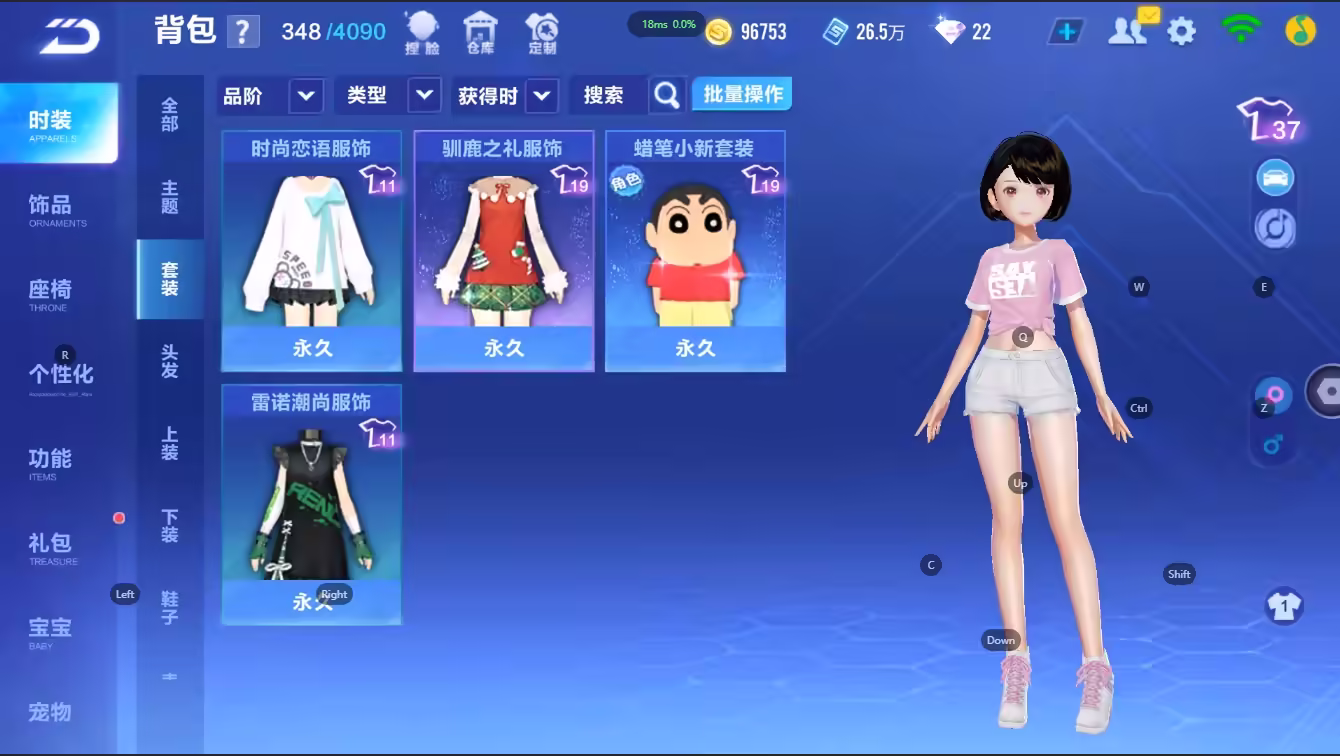Select the 时尚恋语服饰 outfit card
This screenshot has height=756, width=1340.
coord(311,250)
